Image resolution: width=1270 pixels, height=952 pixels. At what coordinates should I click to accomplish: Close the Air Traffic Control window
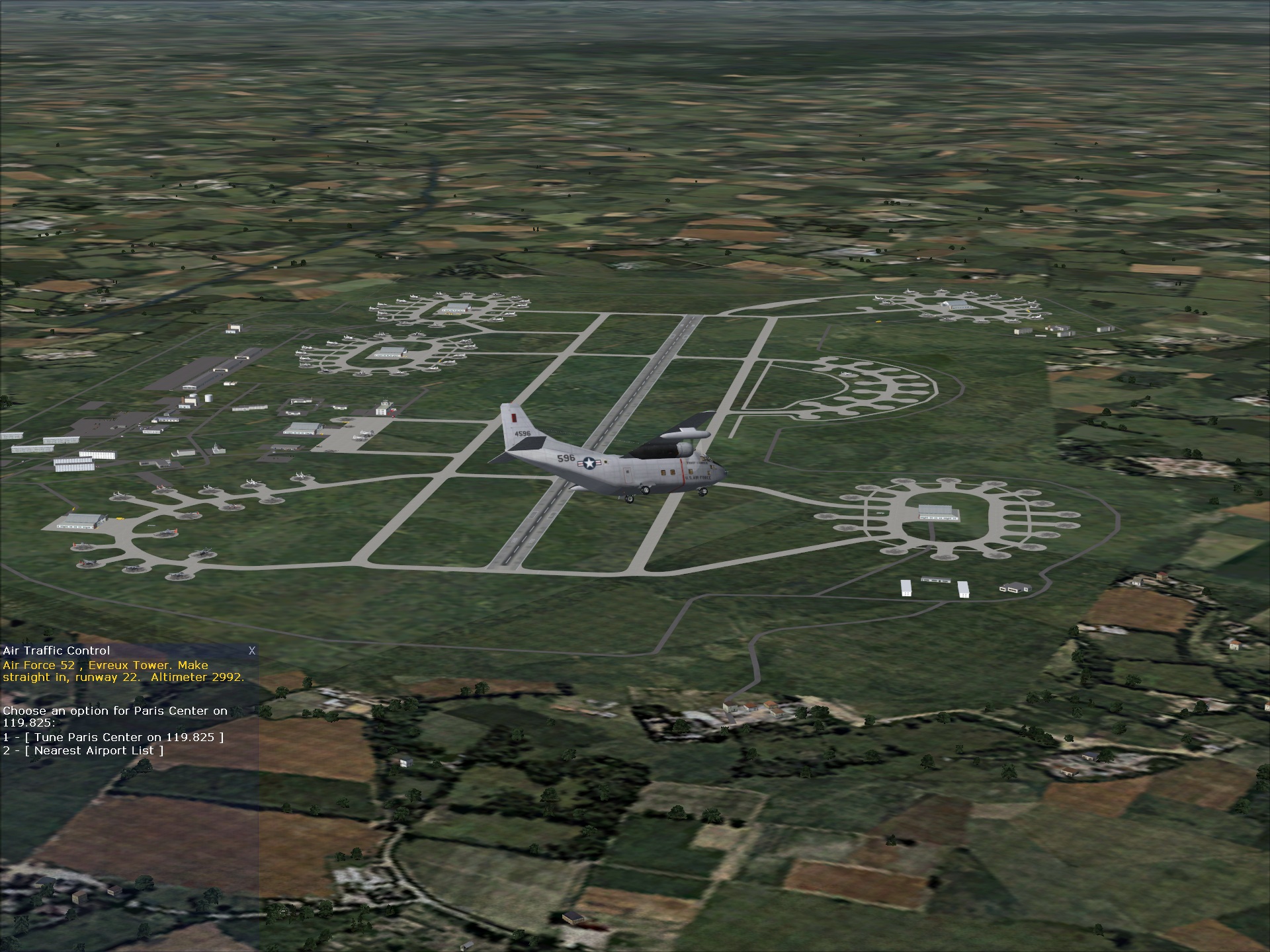pos(251,651)
